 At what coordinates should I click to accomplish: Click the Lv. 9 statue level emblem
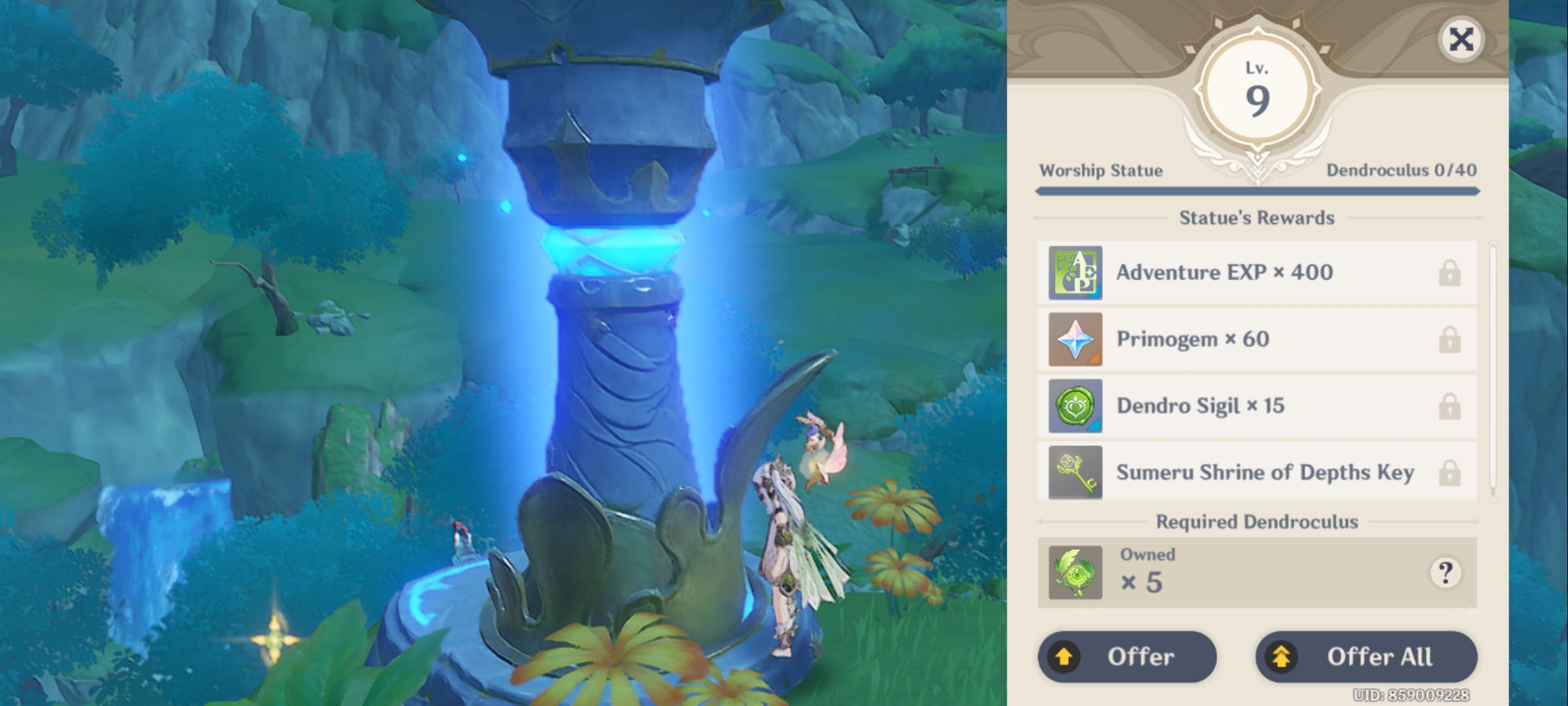[1257, 88]
